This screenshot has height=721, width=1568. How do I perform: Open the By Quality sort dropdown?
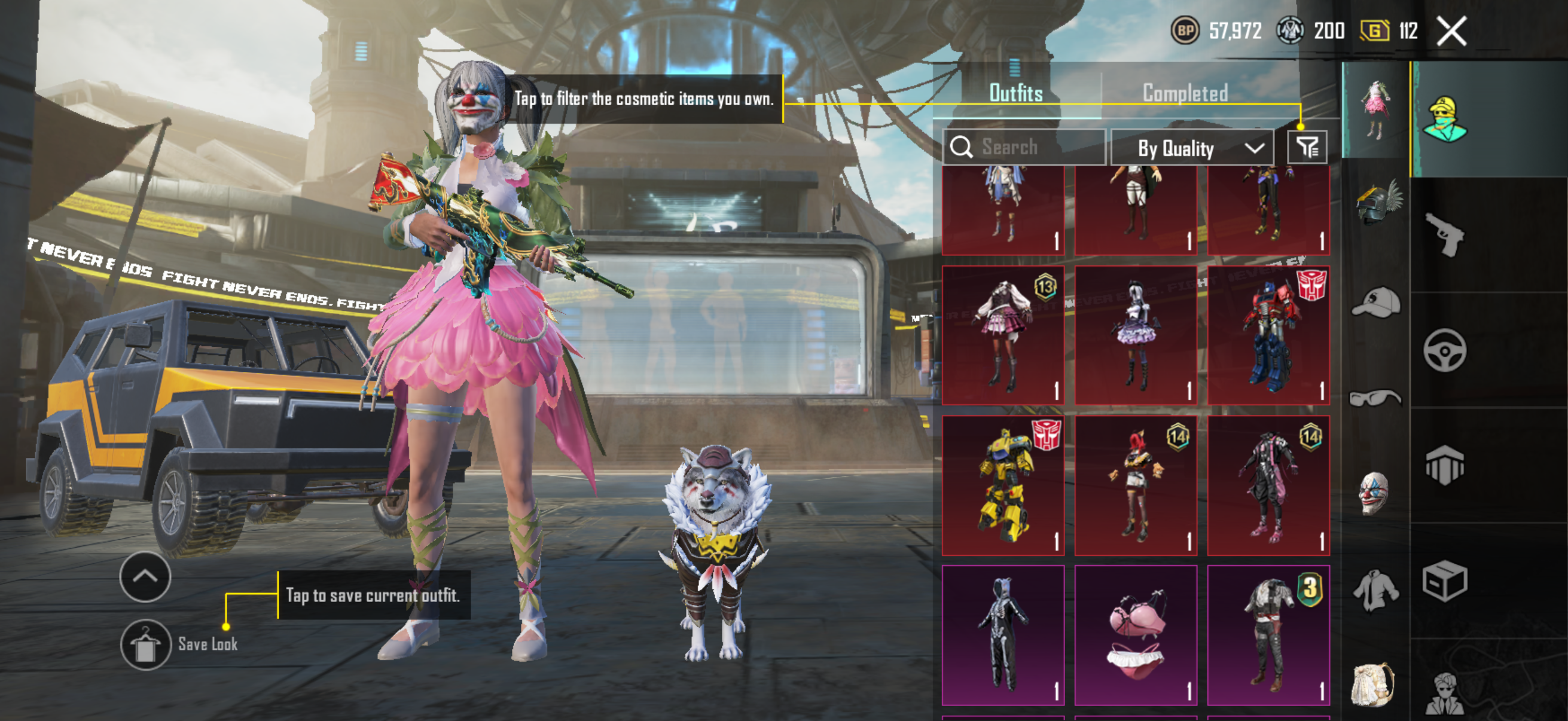(x=1191, y=148)
